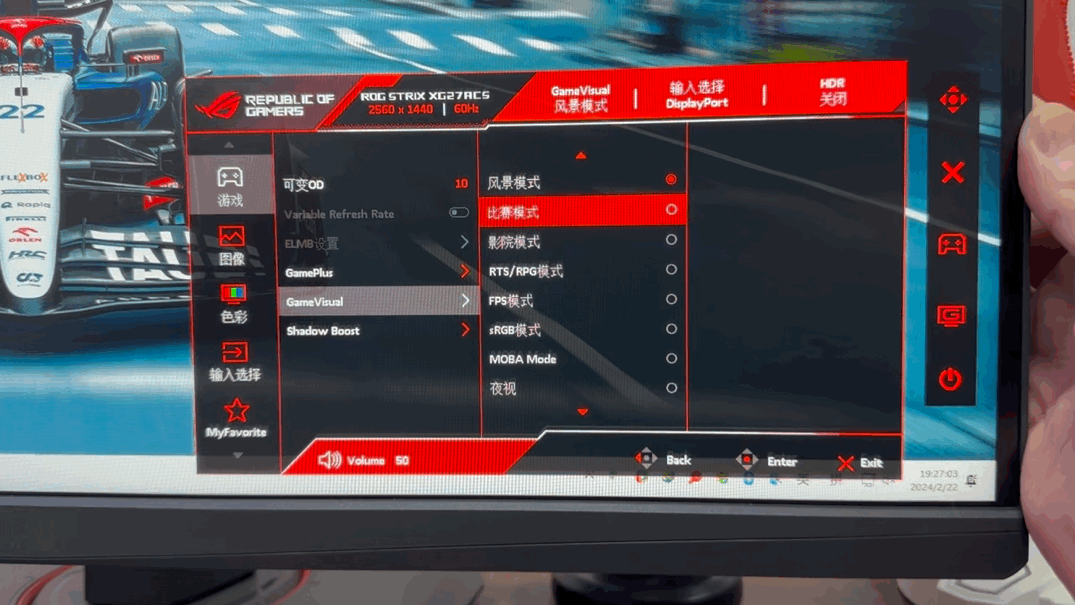Open the GamePlus submenu
1075x605 pixels.
click(376, 272)
